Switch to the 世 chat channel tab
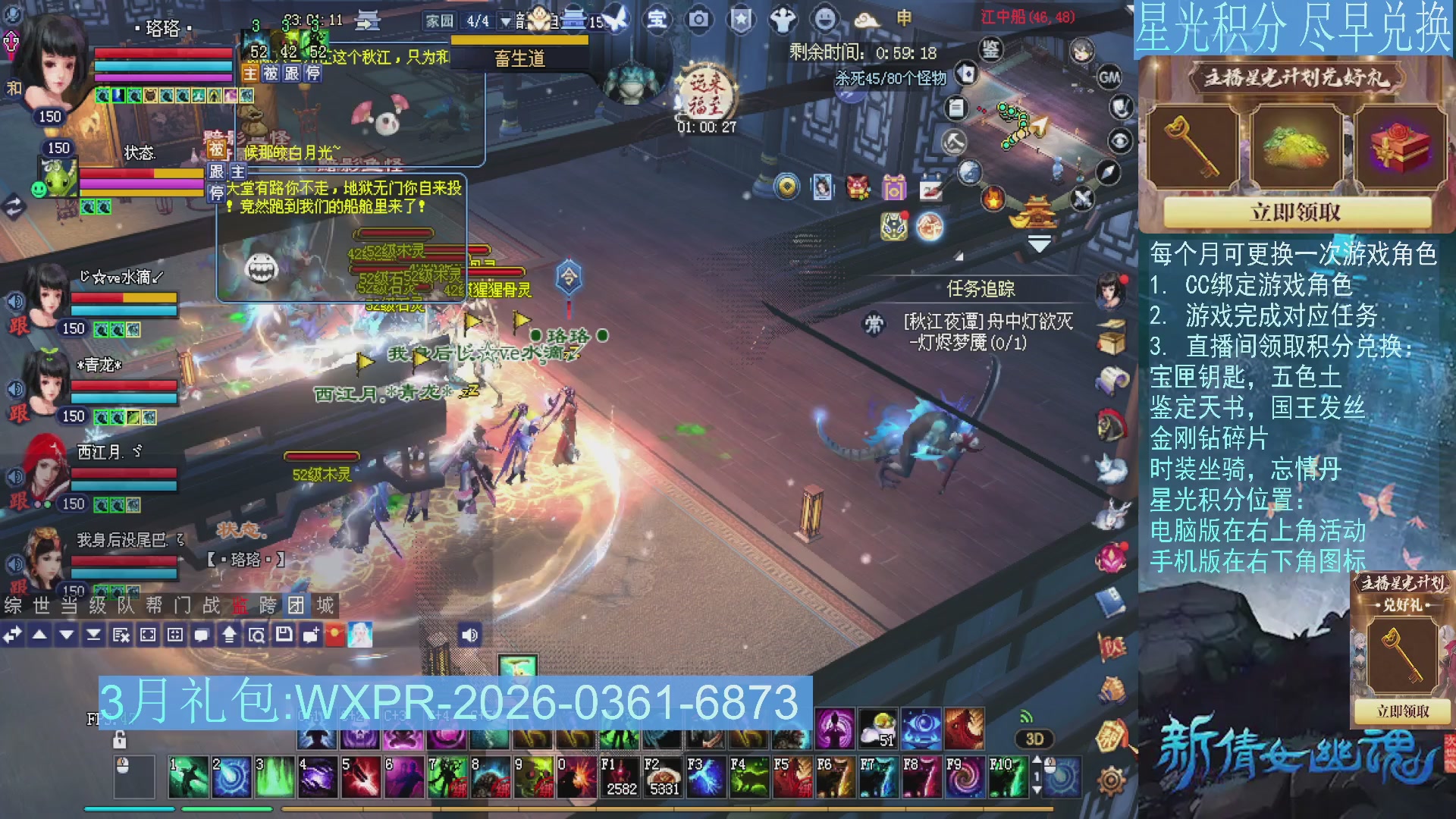The image size is (1456, 819). pyautogui.click(x=42, y=606)
